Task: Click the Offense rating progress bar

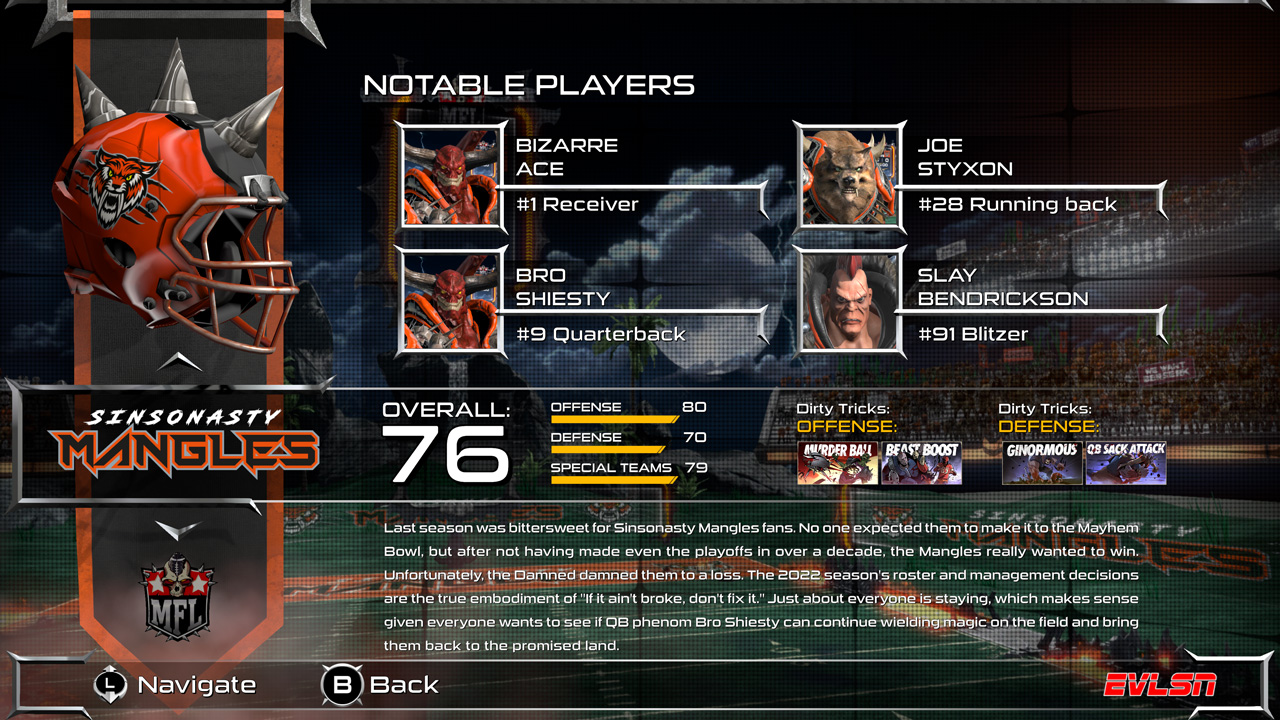Action: (x=614, y=418)
